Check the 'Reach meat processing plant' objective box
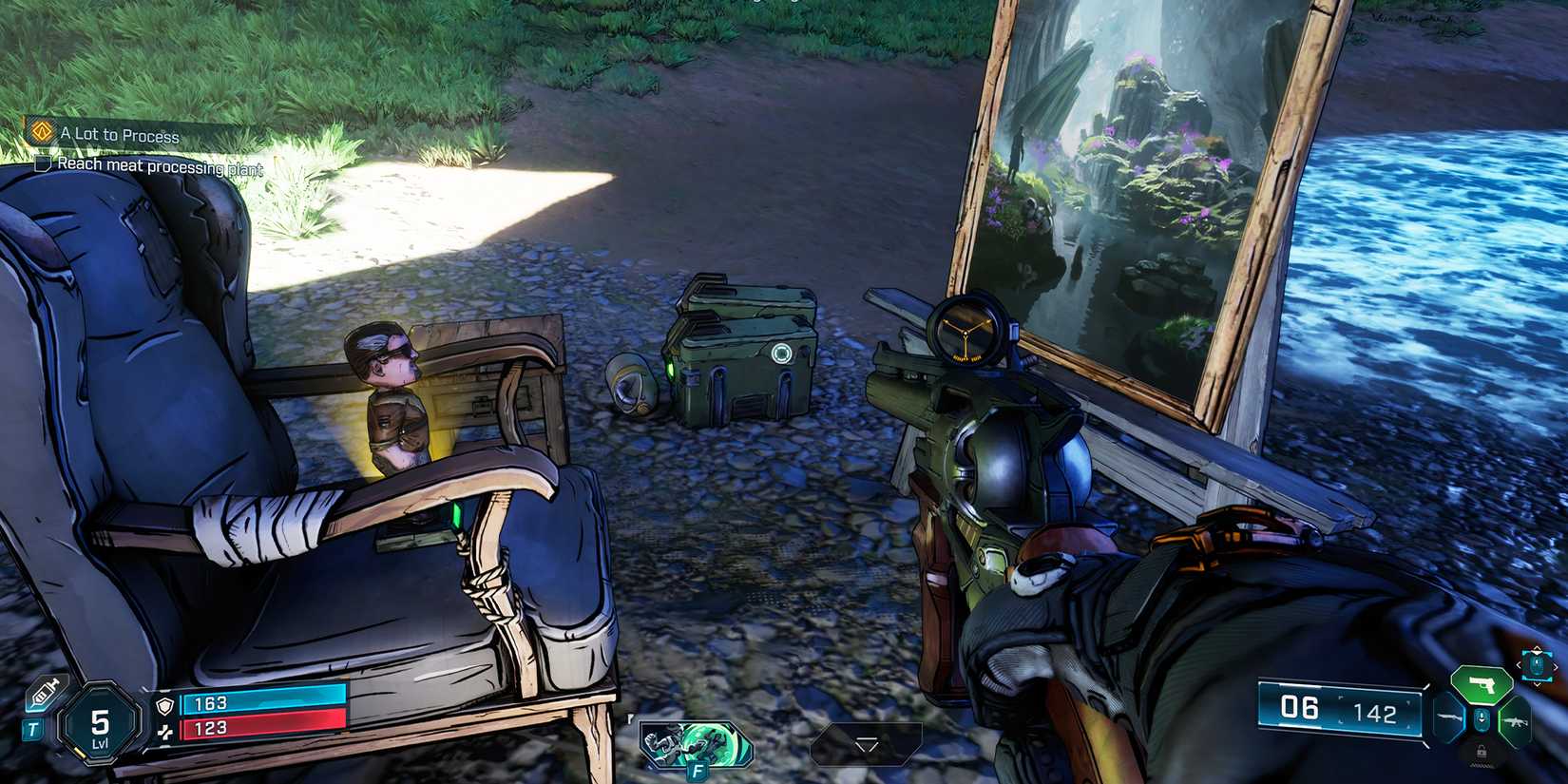This screenshot has width=1568, height=784. pos(45,163)
